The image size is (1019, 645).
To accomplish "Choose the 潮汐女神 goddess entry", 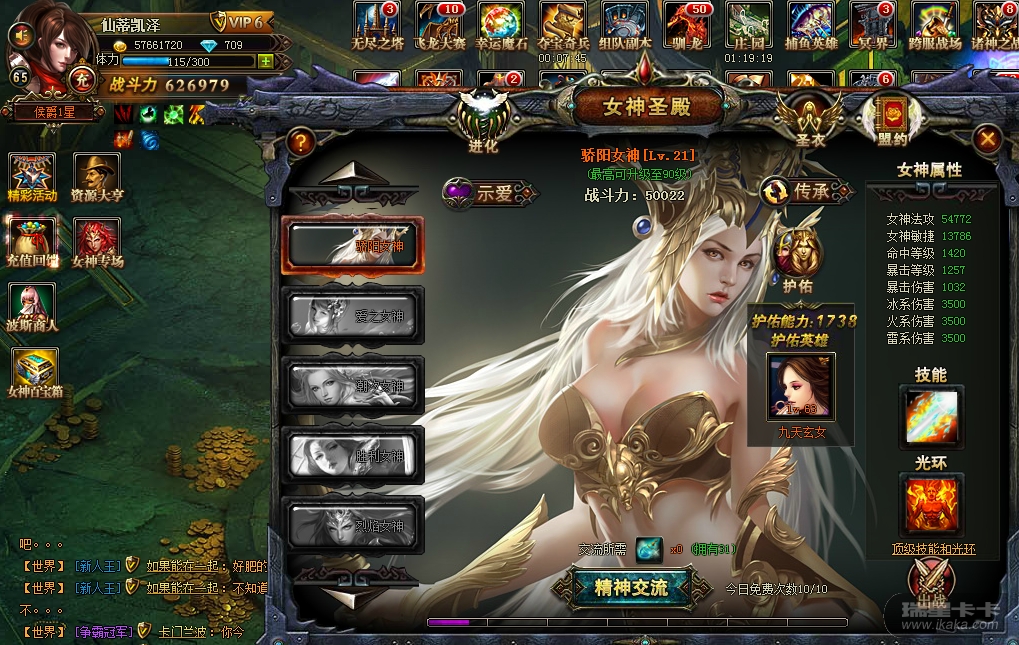I will (x=354, y=384).
